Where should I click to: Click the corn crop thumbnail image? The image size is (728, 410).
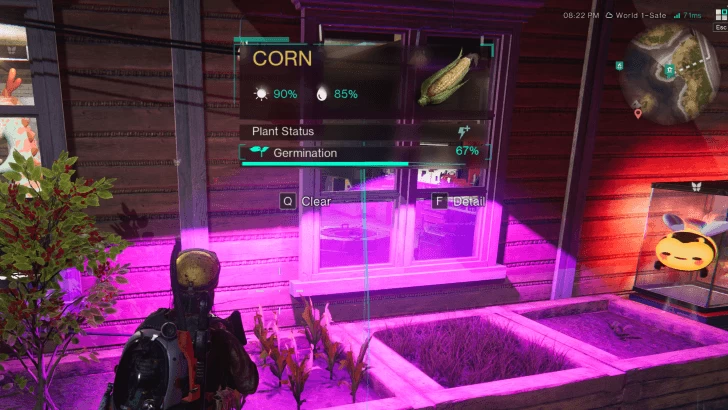click(x=448, y=77)
